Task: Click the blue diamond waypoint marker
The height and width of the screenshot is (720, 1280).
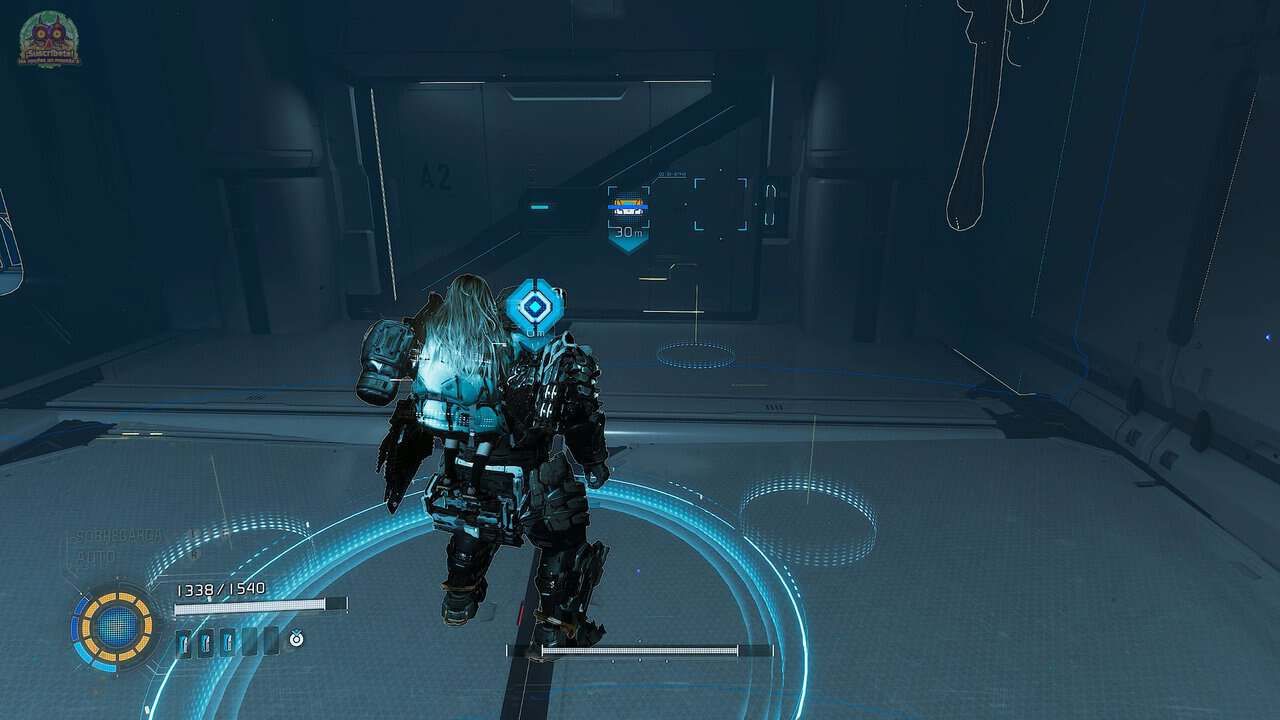Action: tap(535, 307)
